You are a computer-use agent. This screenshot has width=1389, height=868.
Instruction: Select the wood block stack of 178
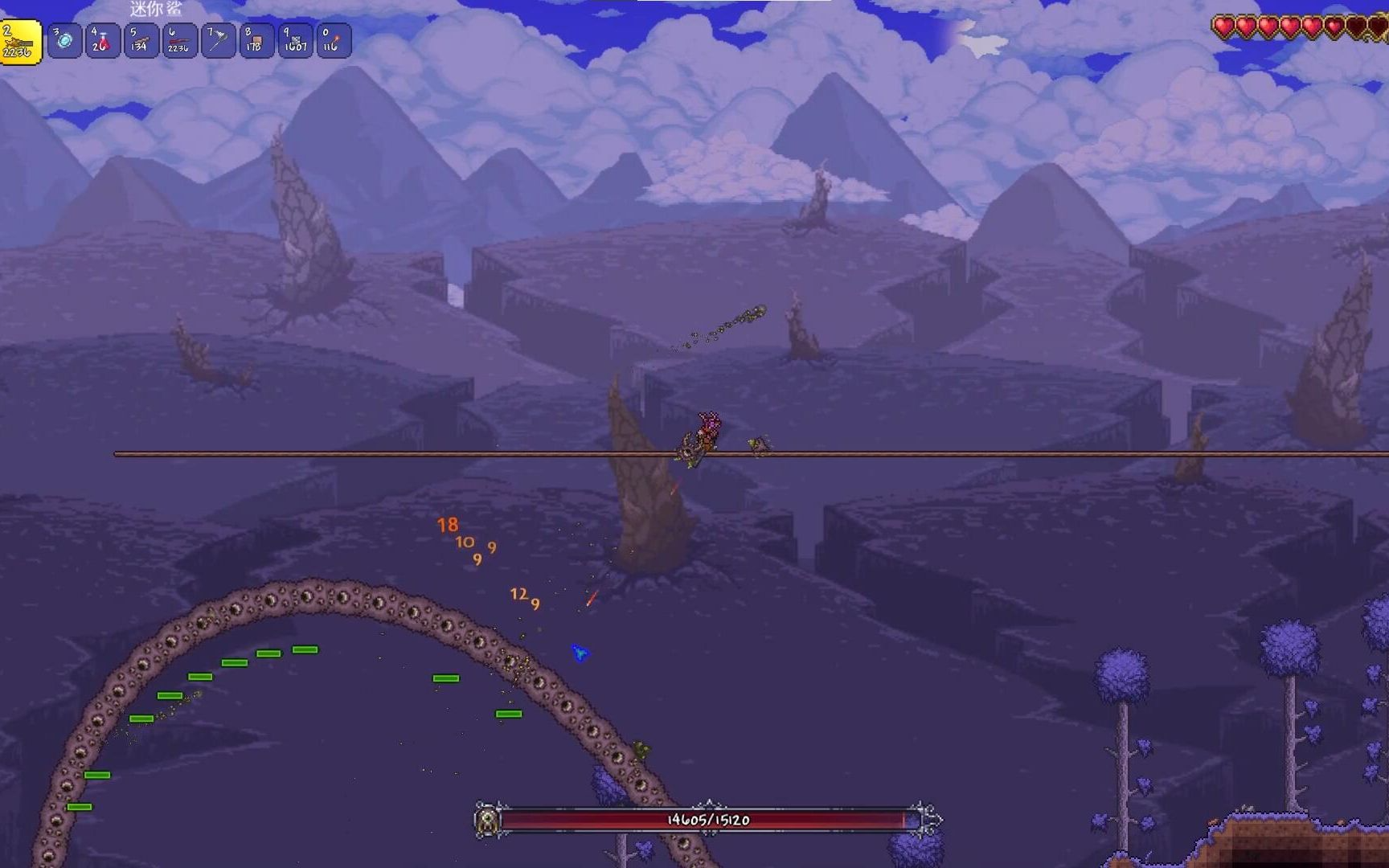(x=256, y=41)
